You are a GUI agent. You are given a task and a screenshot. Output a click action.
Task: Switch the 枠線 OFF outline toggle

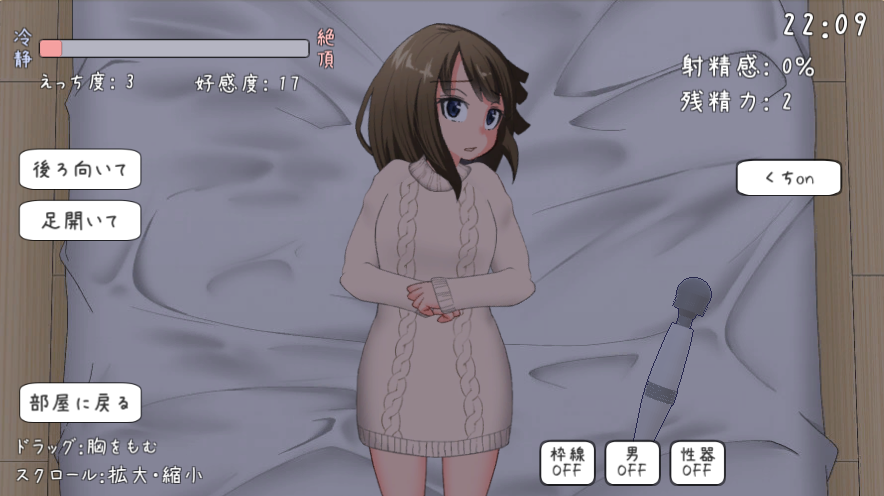(x=567, y=462)
